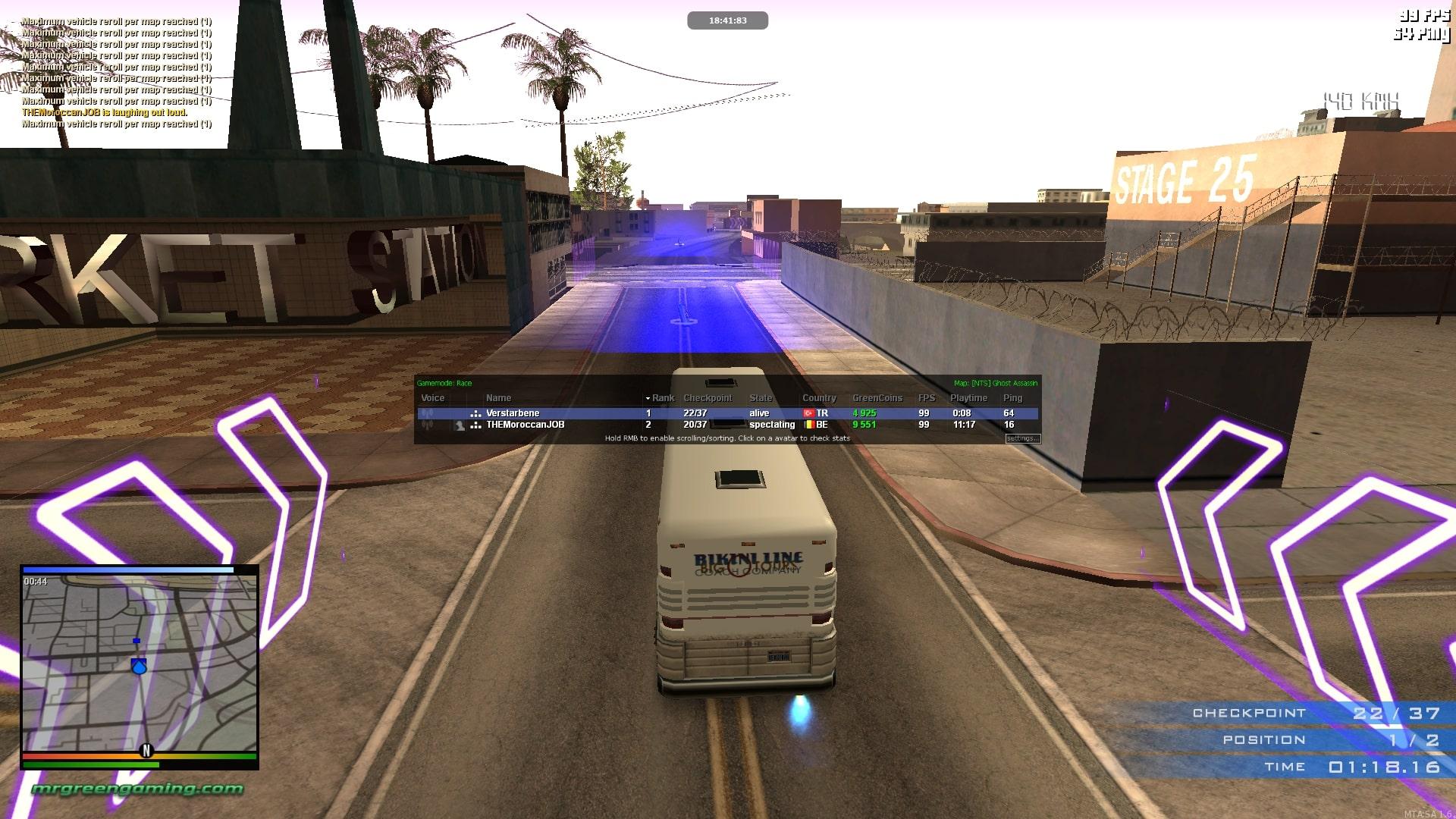Image resolution: width=1456 pixels, height=819 pixels.
Task: Sort the scoreboard by FPS column header
Action: click(926, 398)
